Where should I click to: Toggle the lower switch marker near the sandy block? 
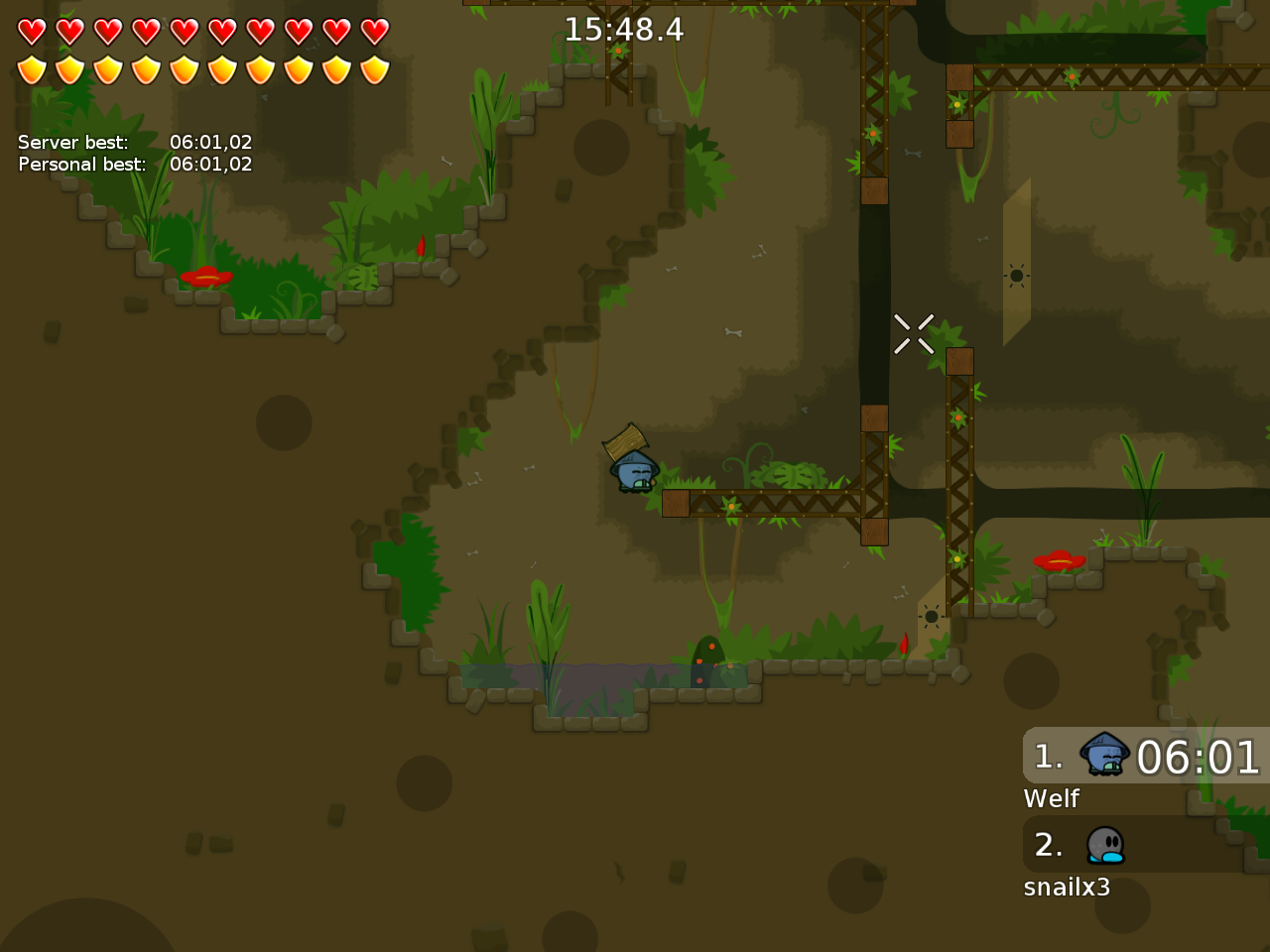pos(931,617)
